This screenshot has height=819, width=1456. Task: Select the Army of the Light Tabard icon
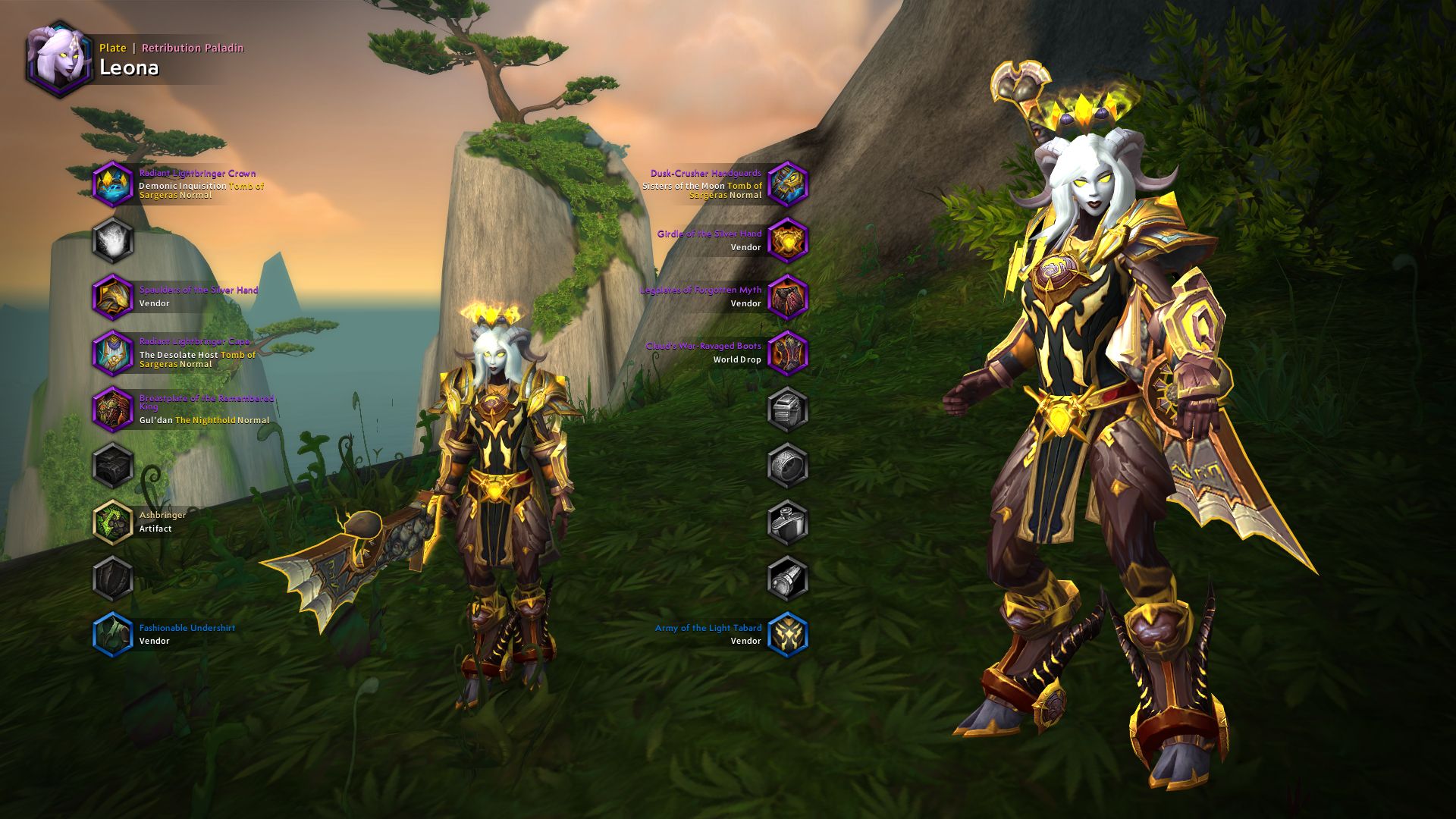pos(789,636)
